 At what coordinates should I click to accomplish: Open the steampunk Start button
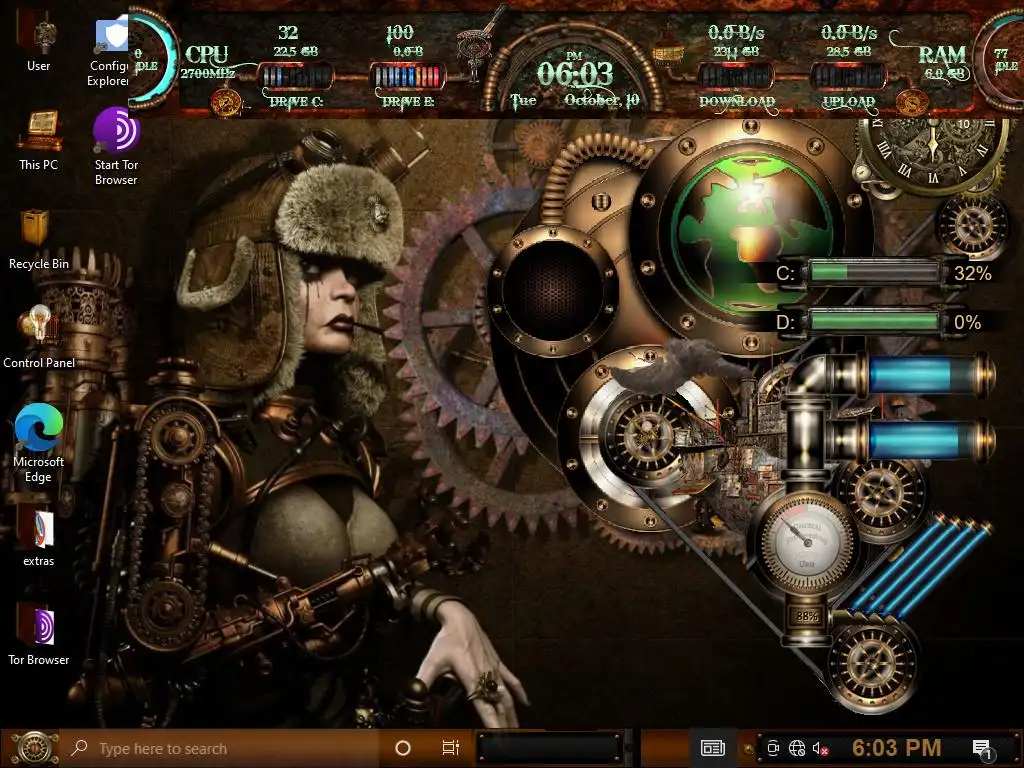(33, 747)
